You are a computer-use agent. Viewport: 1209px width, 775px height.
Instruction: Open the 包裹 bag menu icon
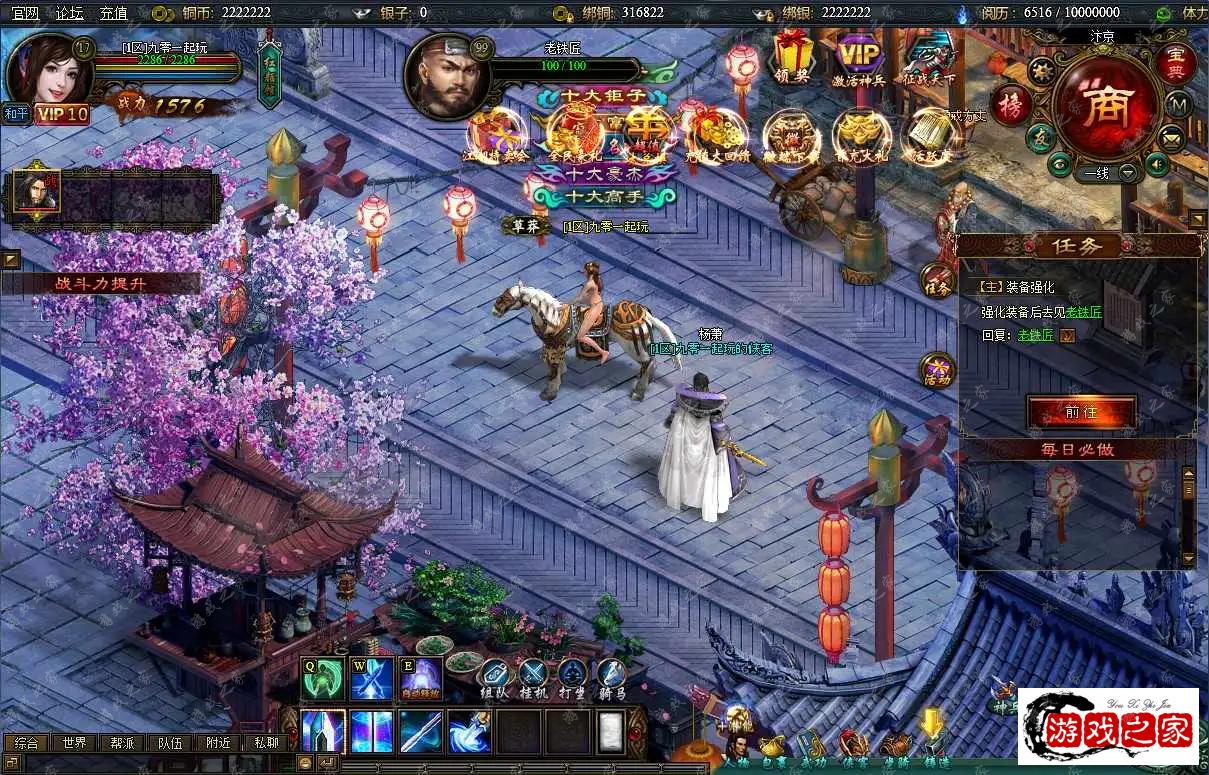pos(772,748)
